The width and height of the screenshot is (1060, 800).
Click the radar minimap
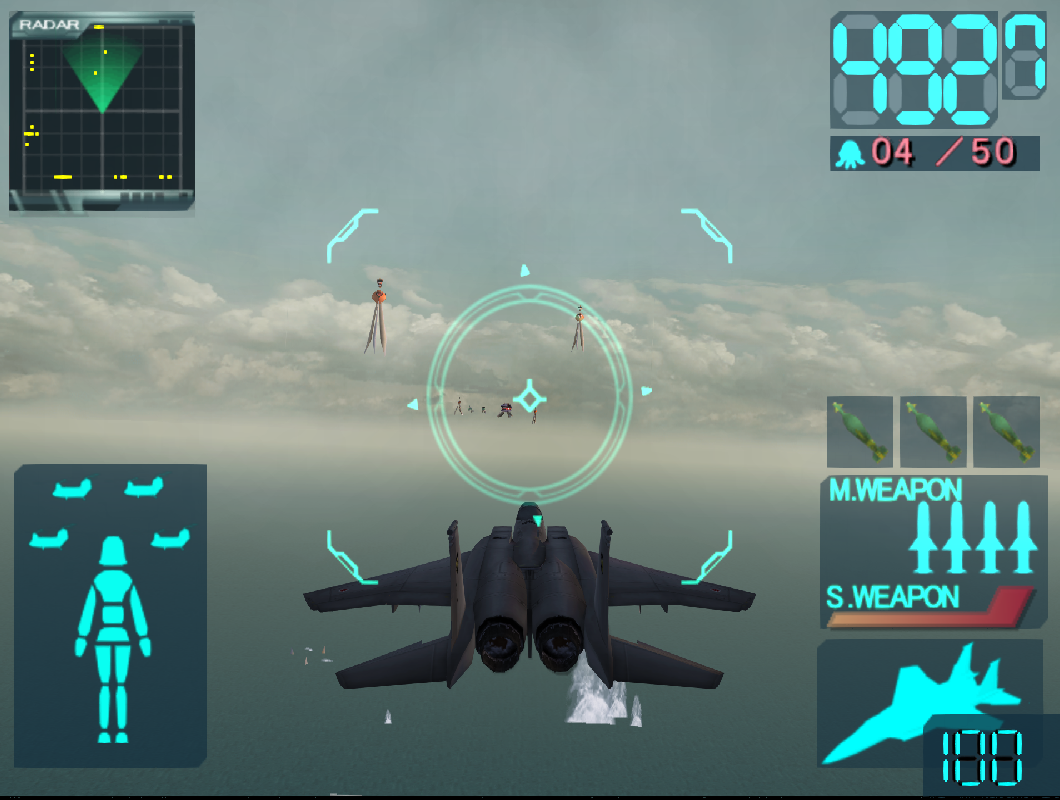(x=102, y=110)
